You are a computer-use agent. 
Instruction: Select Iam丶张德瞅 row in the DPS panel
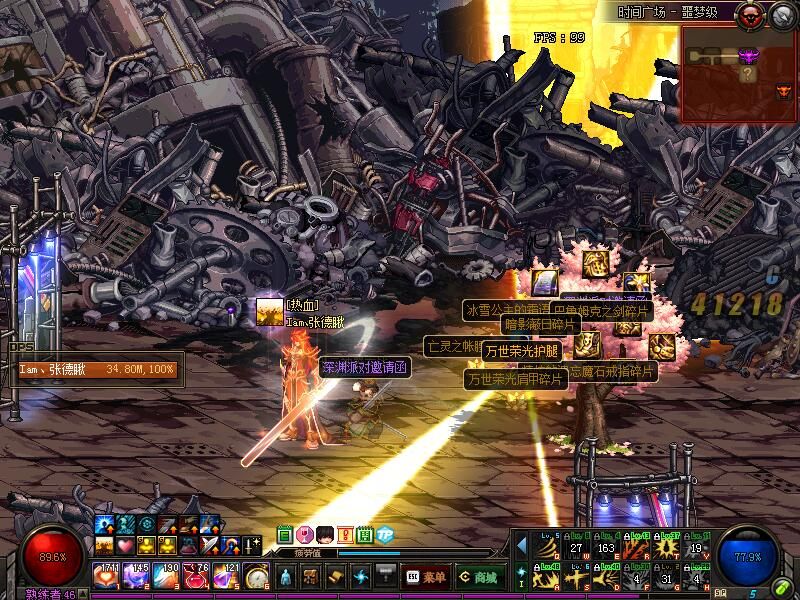(96, 369)
